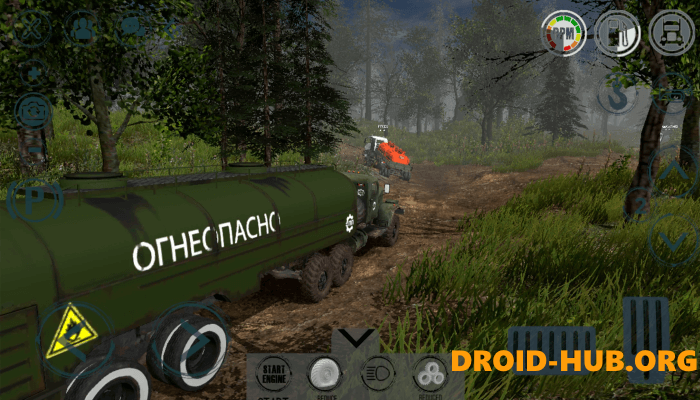Tap the winch hook button
This screenshot has width=700, height=400.
pyautogui.click(x=618, y=95)
